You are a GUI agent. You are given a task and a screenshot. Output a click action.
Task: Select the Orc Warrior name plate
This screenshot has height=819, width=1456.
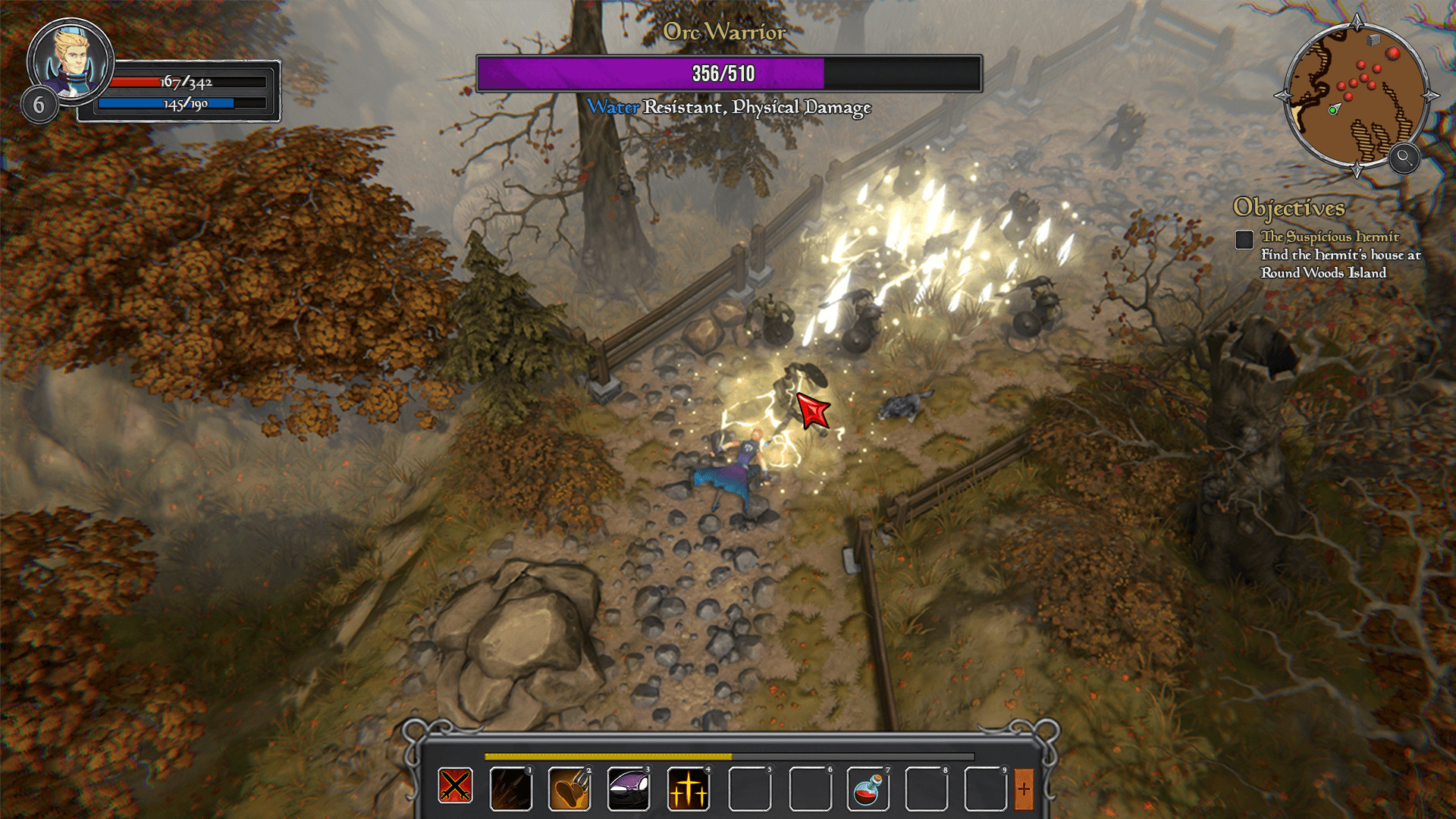click(x=724, y=33)
